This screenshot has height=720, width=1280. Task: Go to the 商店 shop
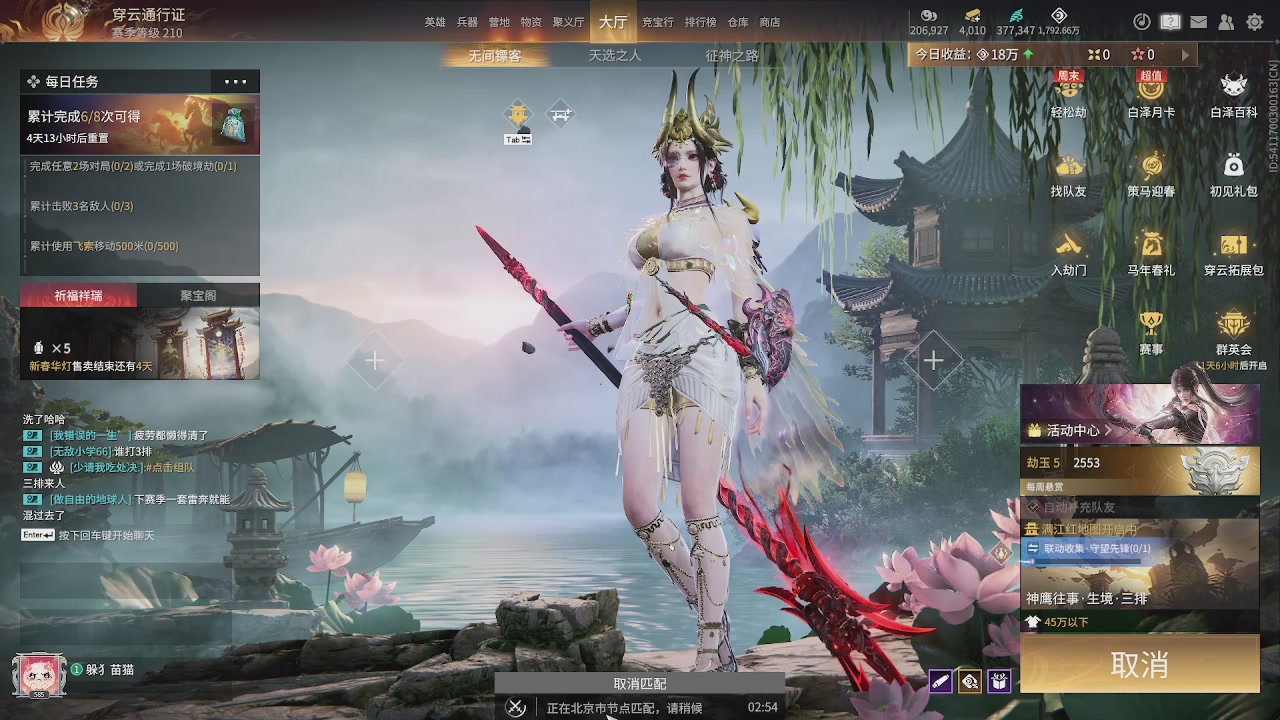(770, 22)
